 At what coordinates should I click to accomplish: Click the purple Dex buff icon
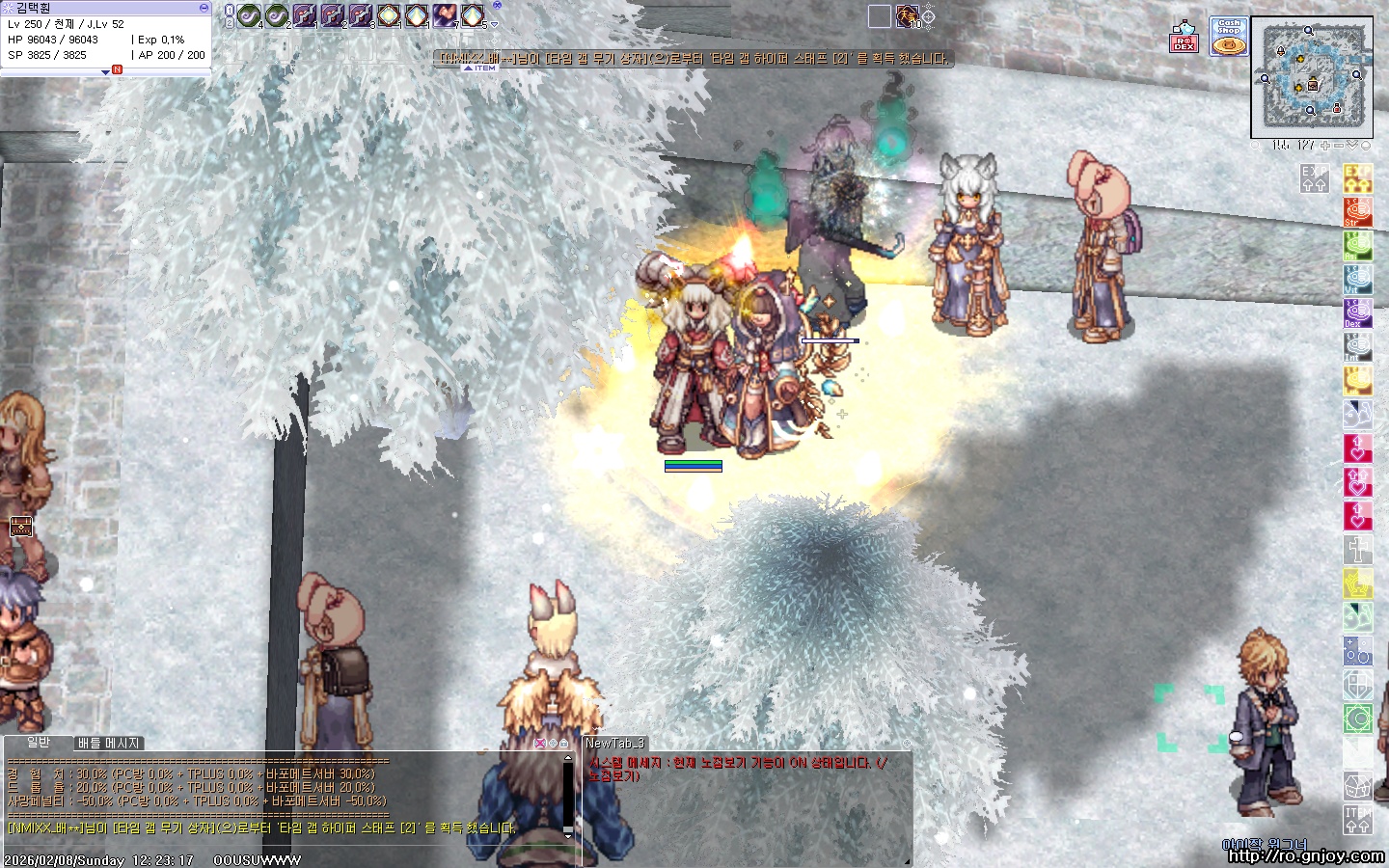(x=1357, y=313)
